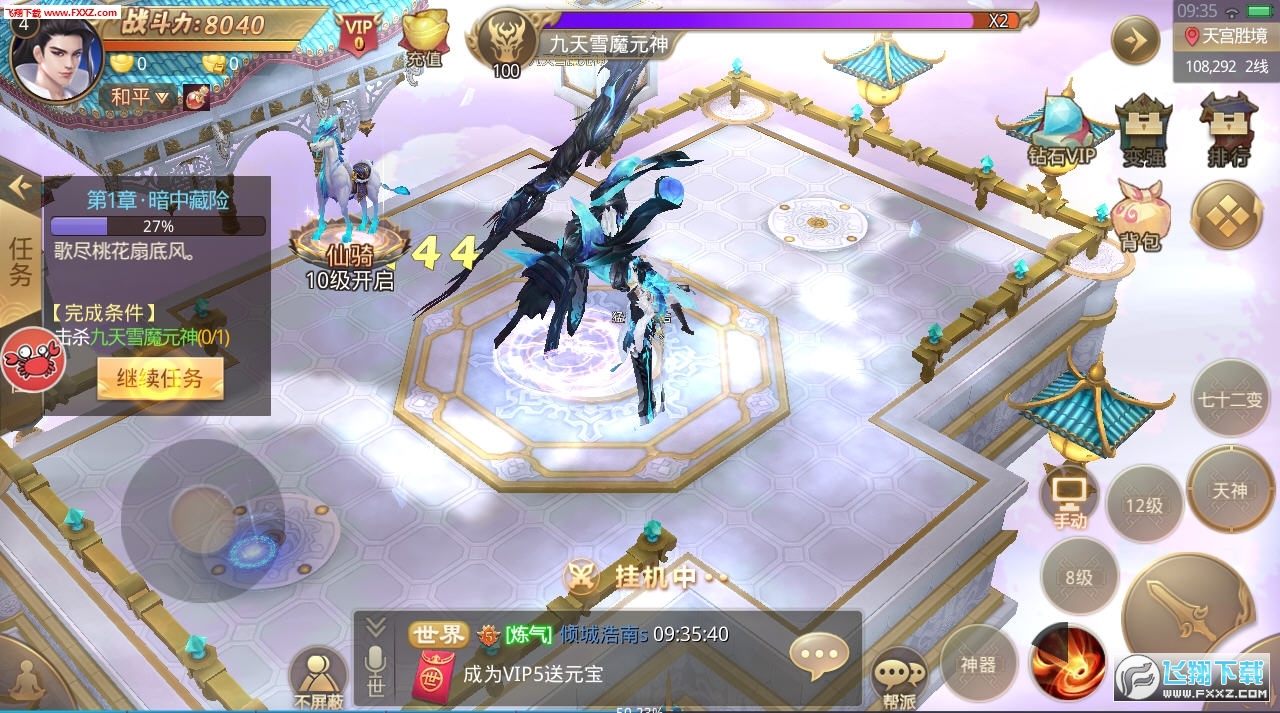1280x713 pixels.
Task: Open the 神器 artifact button
Action: coord(978,663)
